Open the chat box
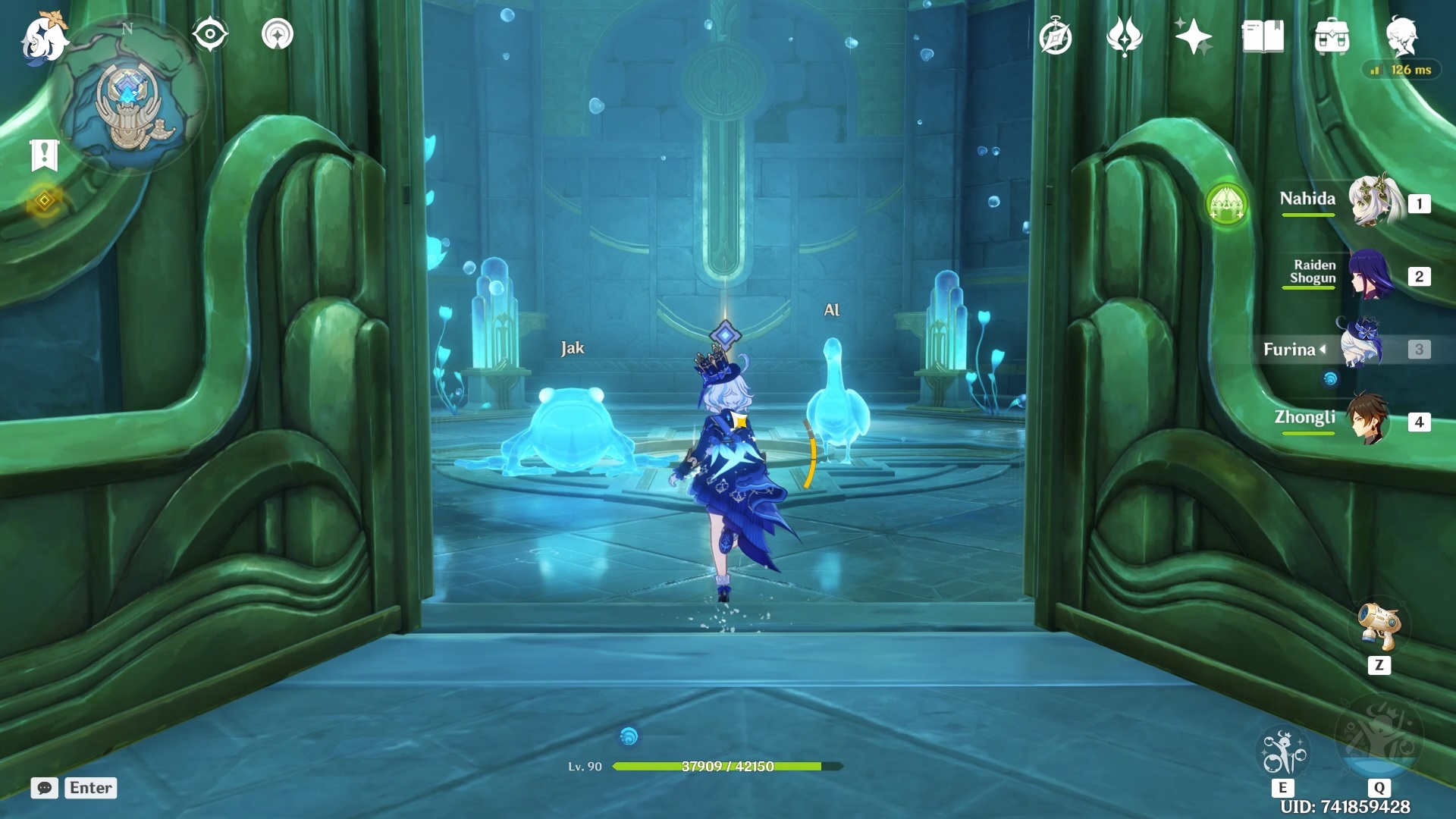The height and width of the screenshot is (819, 1456). coord(45,788)
